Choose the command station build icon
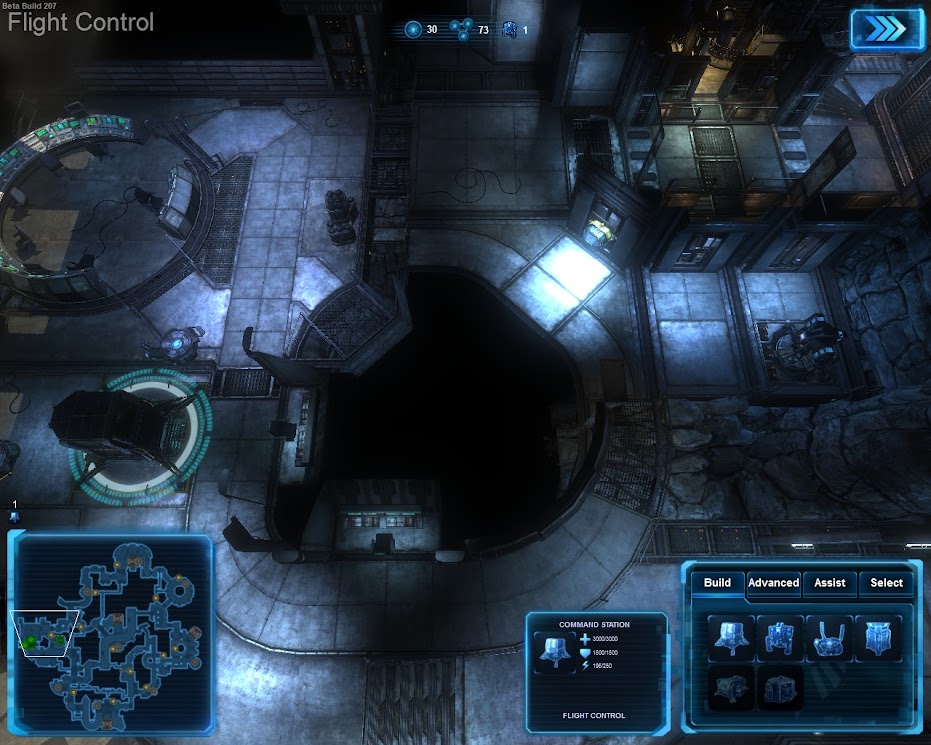The height and width of the screenshot is (745, 931). click(731, 639)
